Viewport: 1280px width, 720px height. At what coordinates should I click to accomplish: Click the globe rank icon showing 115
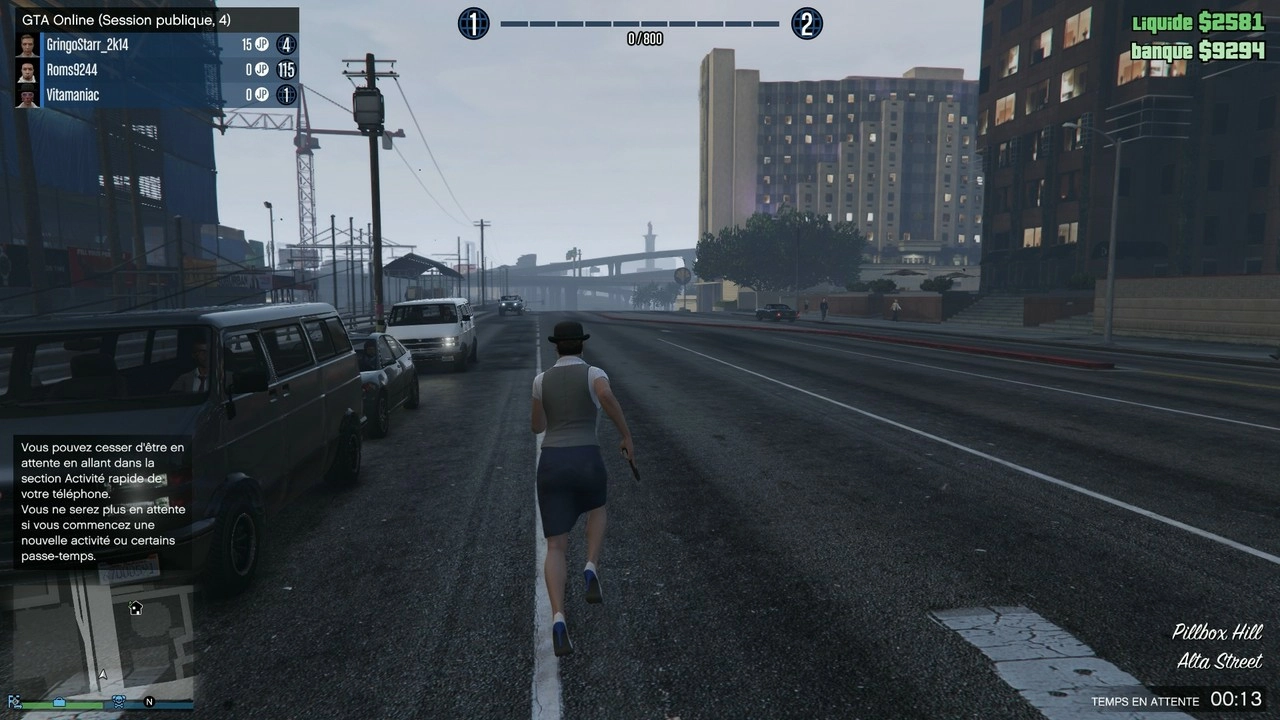click(285, 70)
